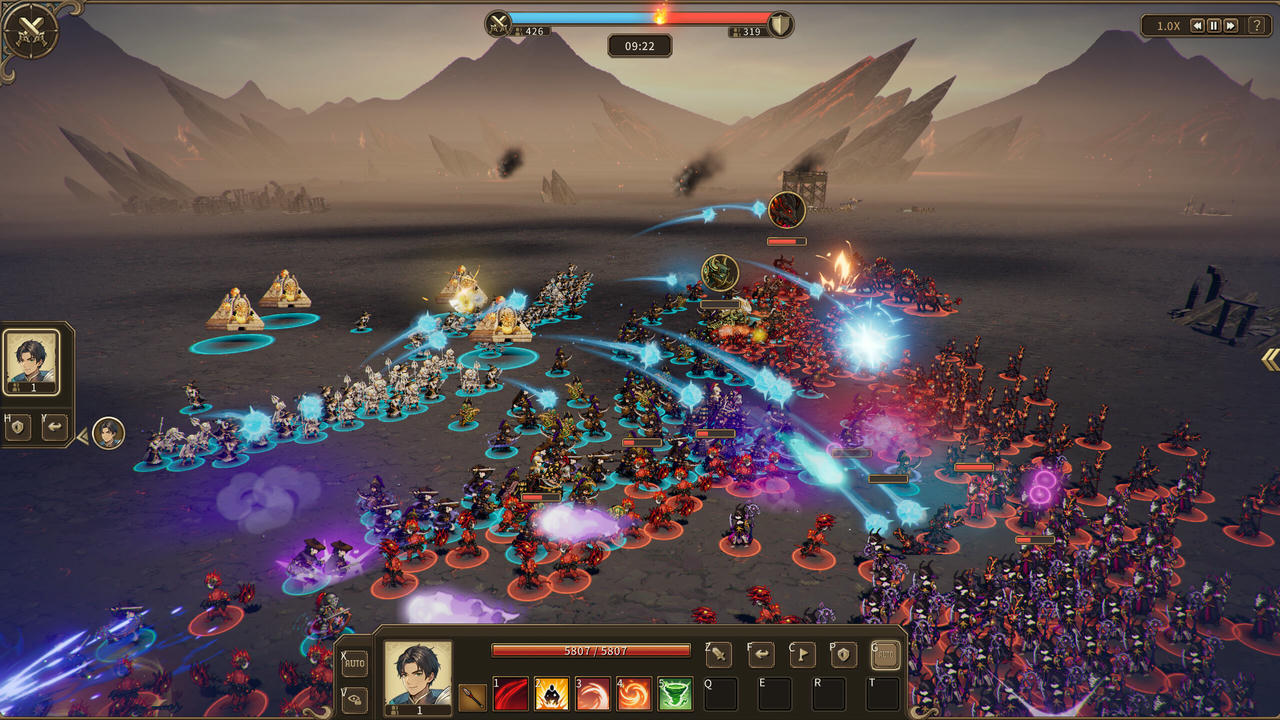The height and width of the screenshot is (720, 1280).
Task: Activate the green tornado skill
Action: tap(675, 693)
